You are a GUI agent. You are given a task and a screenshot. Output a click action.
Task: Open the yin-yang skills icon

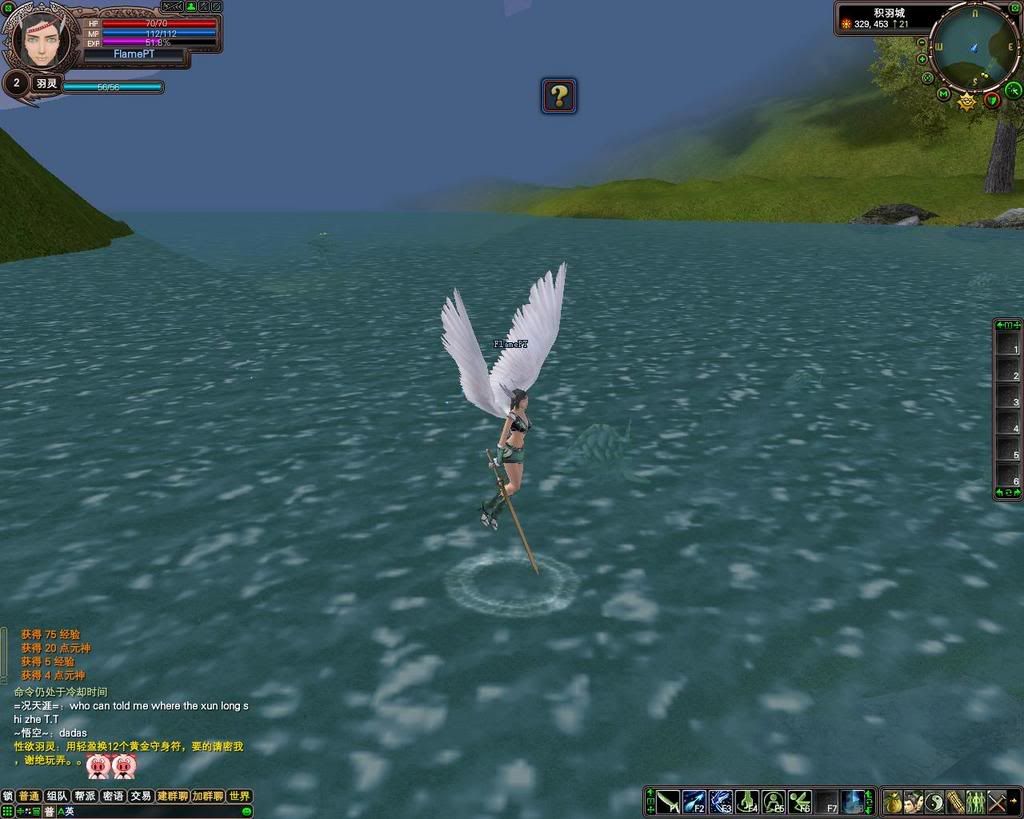coord(935,802)
